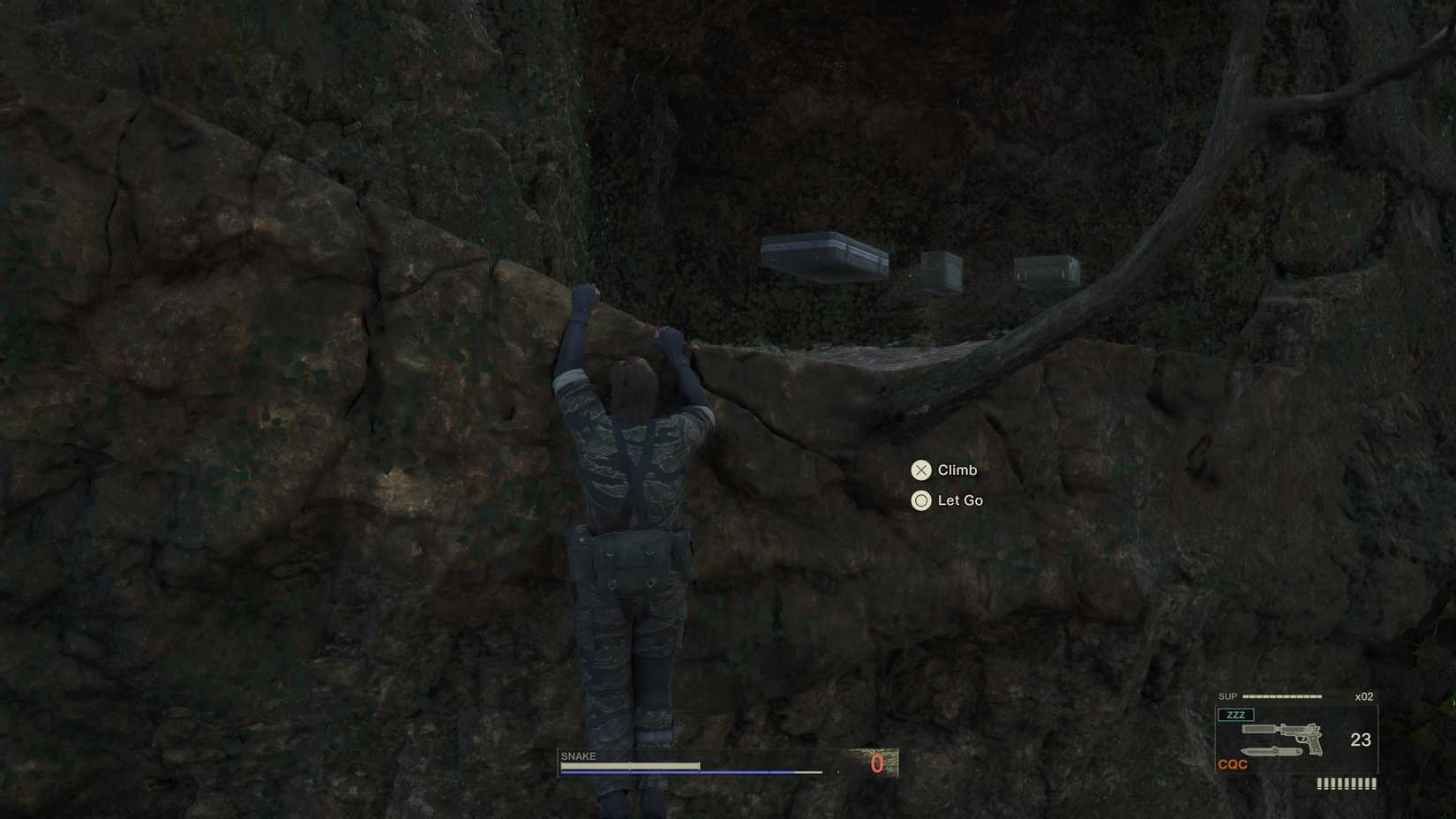Toggle the CQC combat mode label
The image size is (1456, 819).
1235,764
